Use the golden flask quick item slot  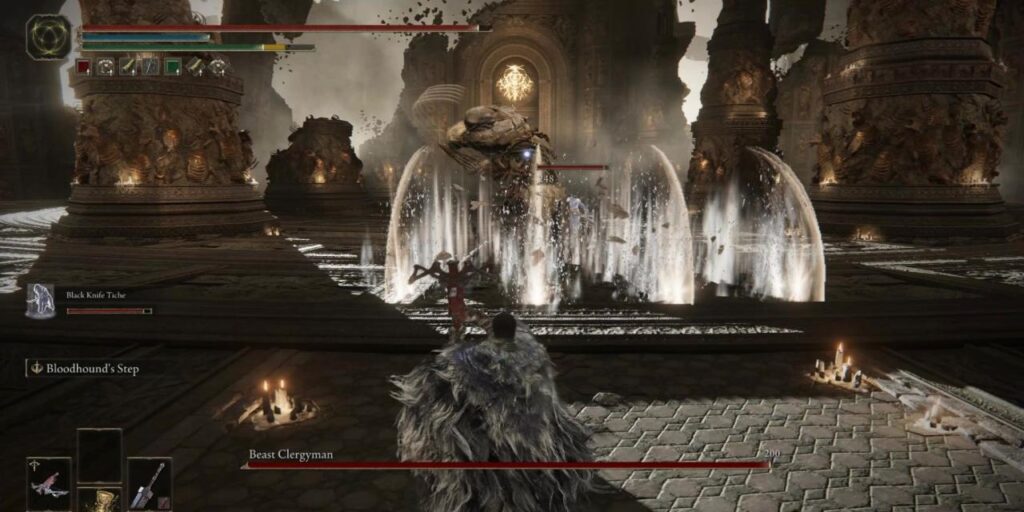(99, 500)
